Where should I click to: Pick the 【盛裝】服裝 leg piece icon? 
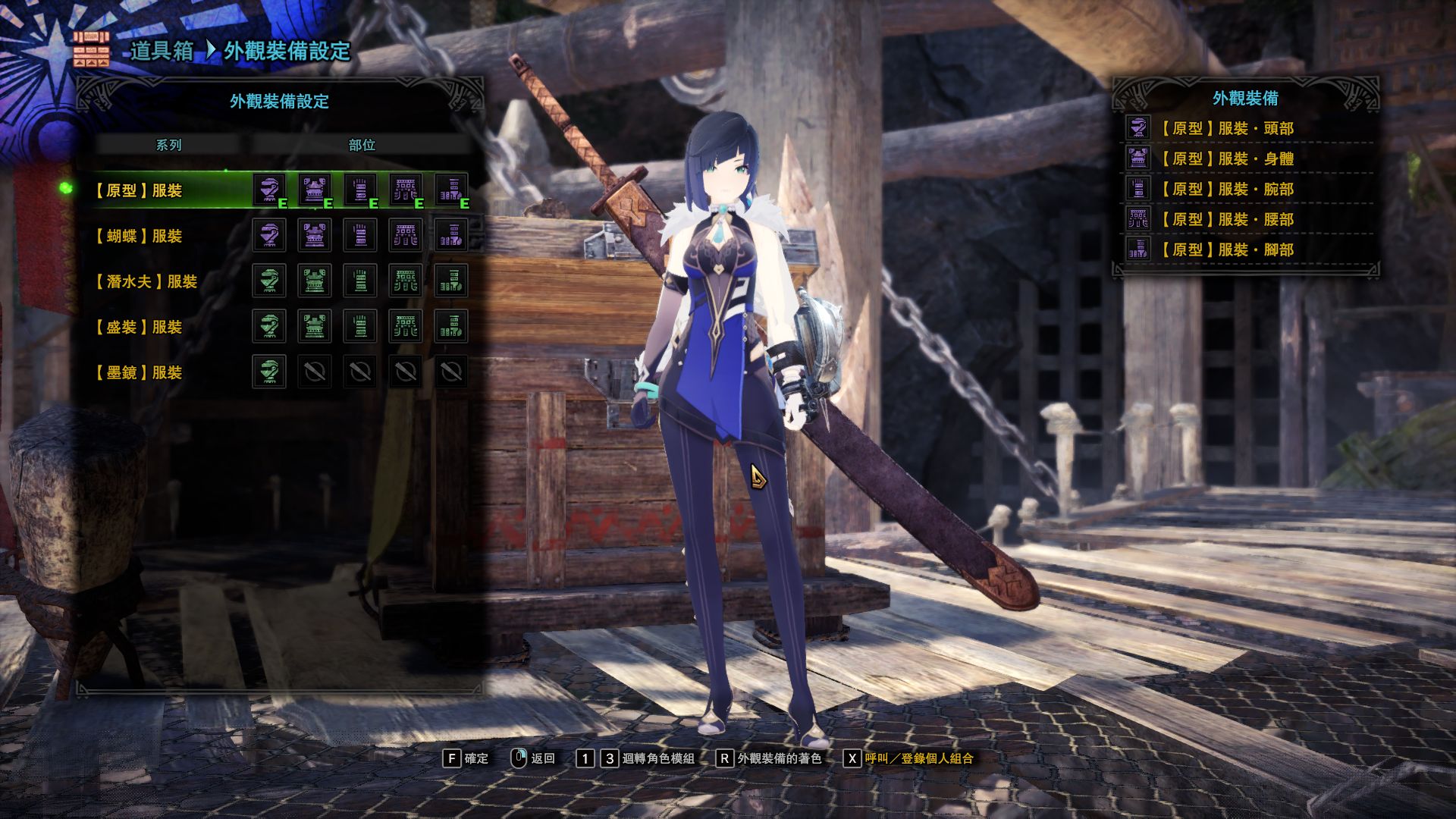point(451,326)
